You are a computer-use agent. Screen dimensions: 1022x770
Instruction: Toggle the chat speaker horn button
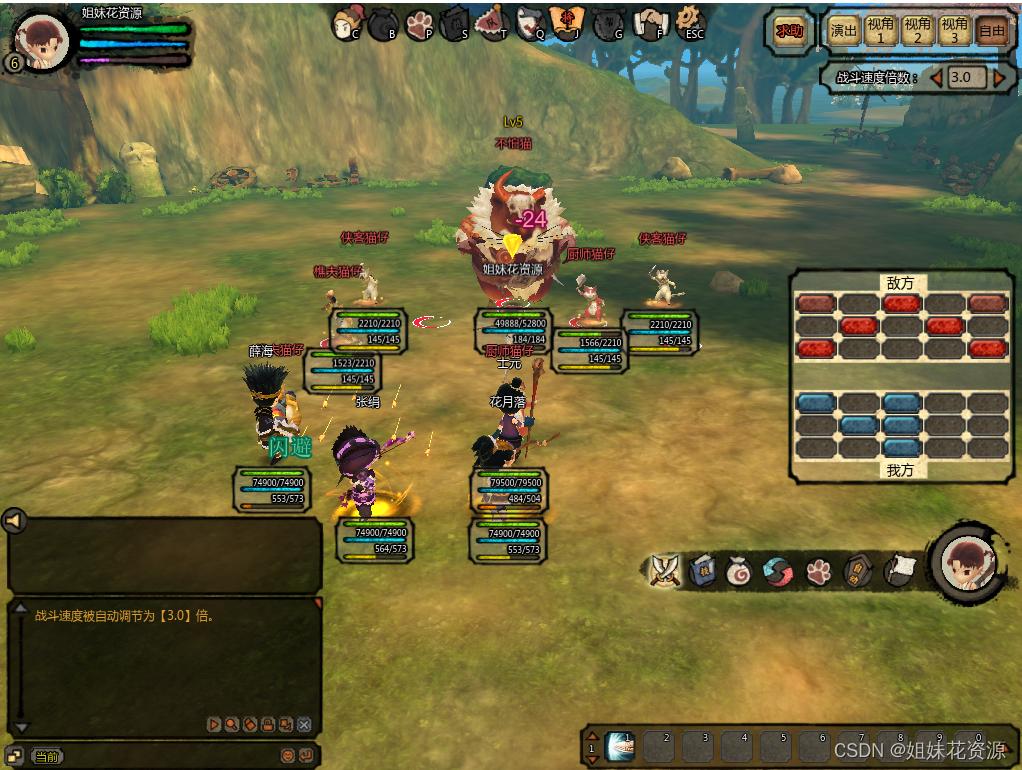point(13,521)
